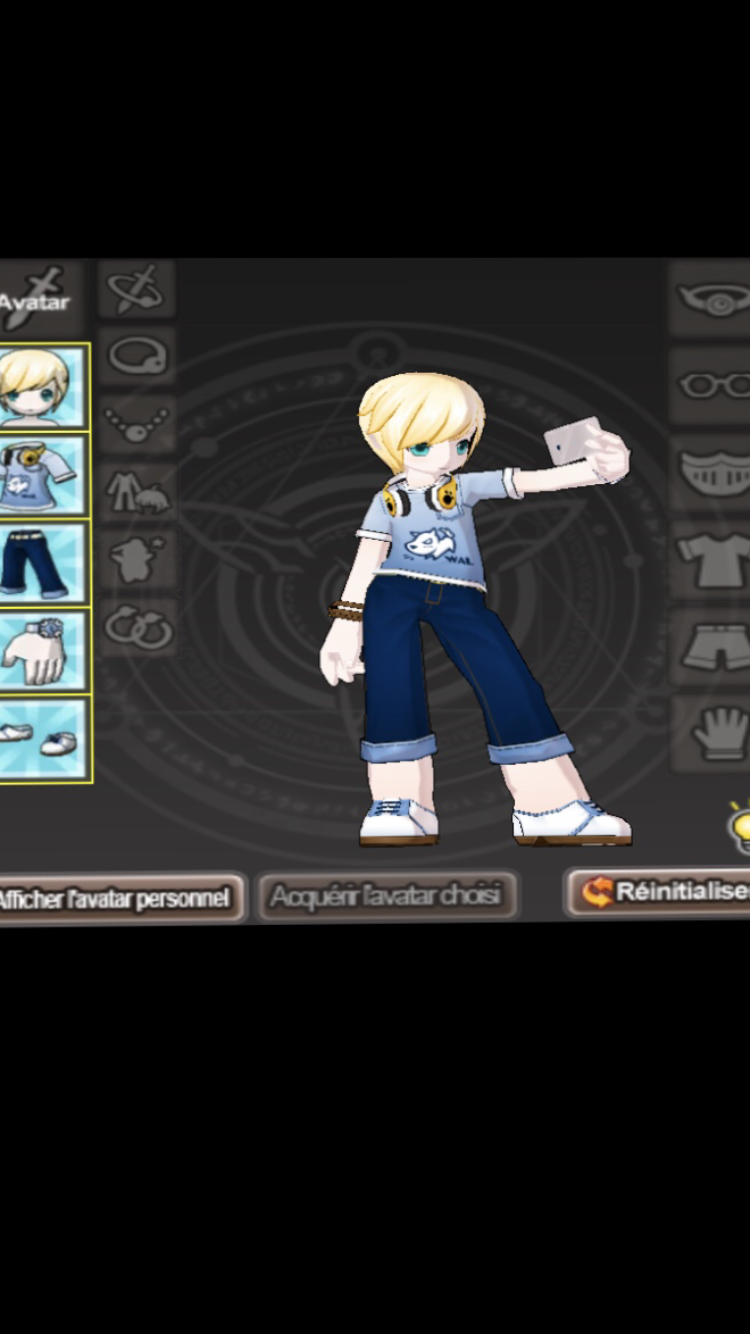
Task: Open the headband slot with eye emblem
Action: click(x=712, y=298)
